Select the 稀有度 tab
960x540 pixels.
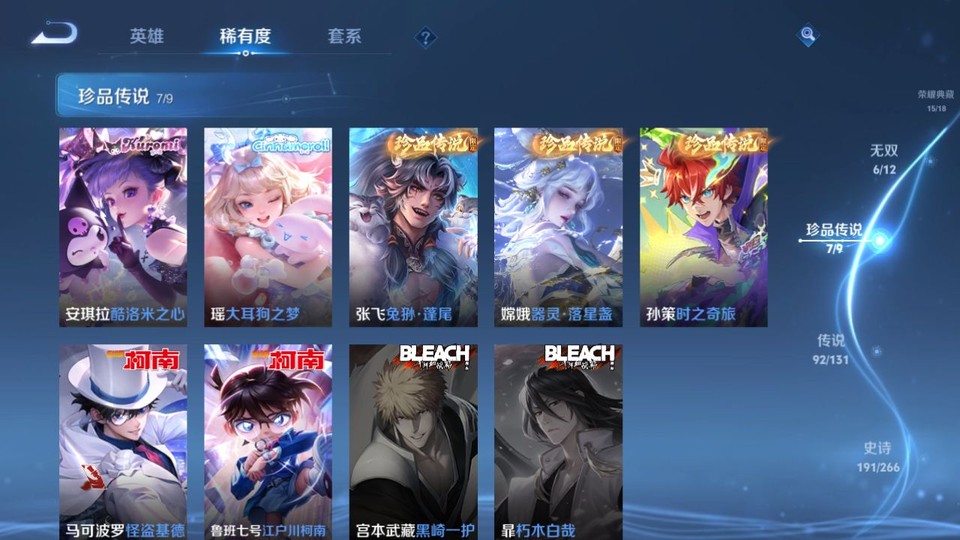[x=245, y=36]
